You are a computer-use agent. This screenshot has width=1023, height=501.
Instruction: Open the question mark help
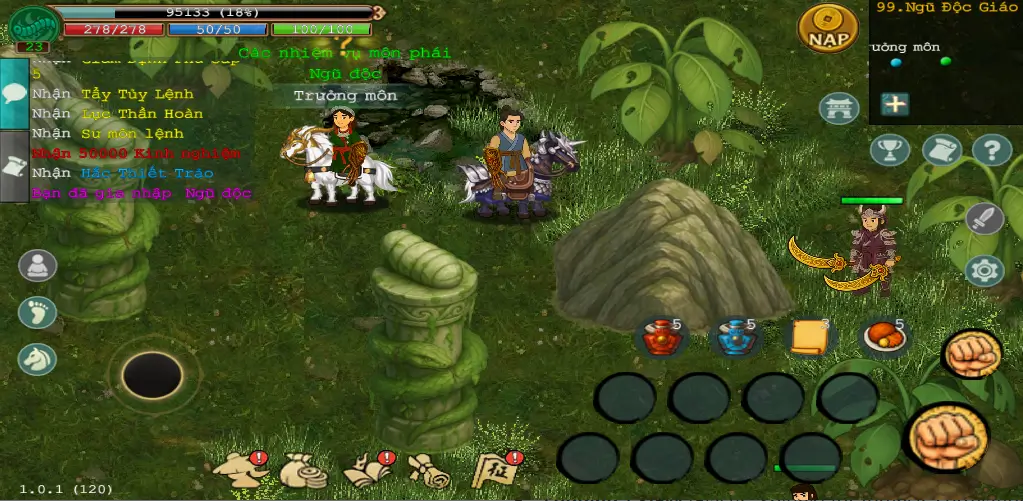click(991, 150)
